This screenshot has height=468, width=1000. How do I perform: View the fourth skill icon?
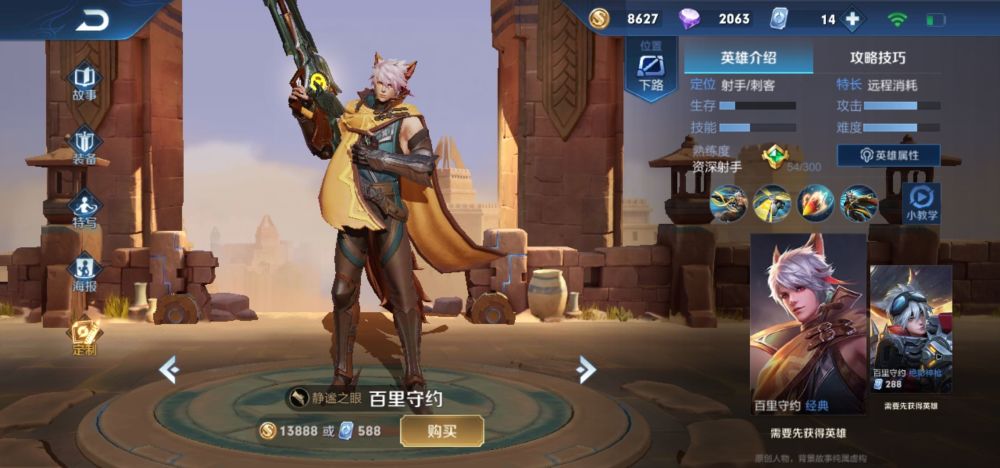click(859, 203)
